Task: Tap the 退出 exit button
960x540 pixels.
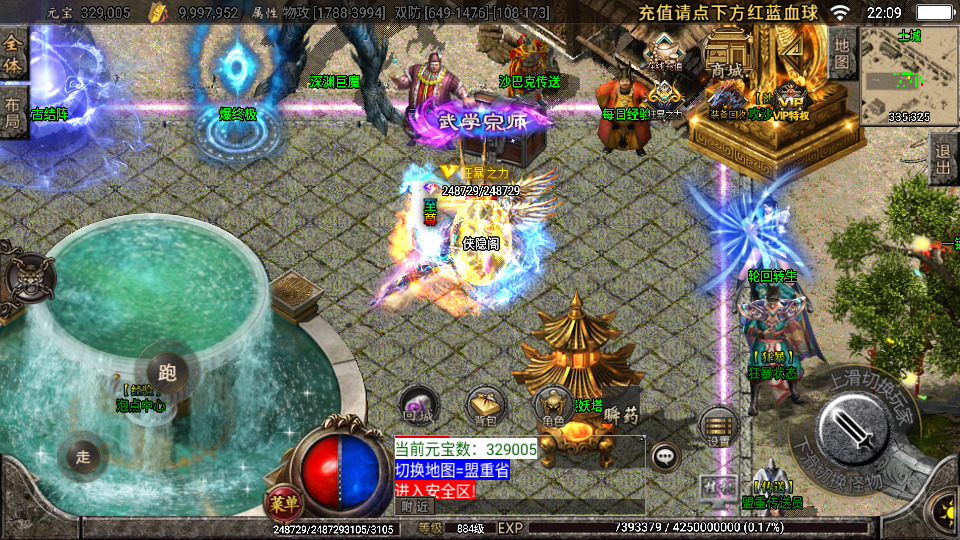Action: point(943,158)
